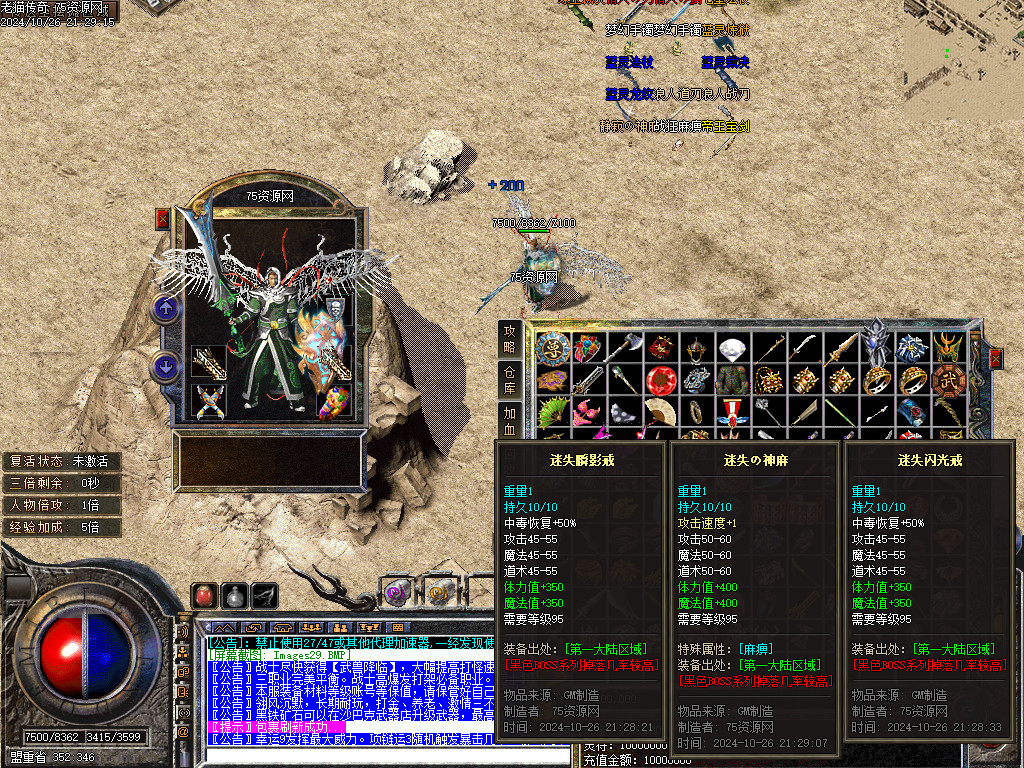This screenshot has height=768, width=1024.
Task: Activate the orange scroll belt slot
Action: coord(438,592)
